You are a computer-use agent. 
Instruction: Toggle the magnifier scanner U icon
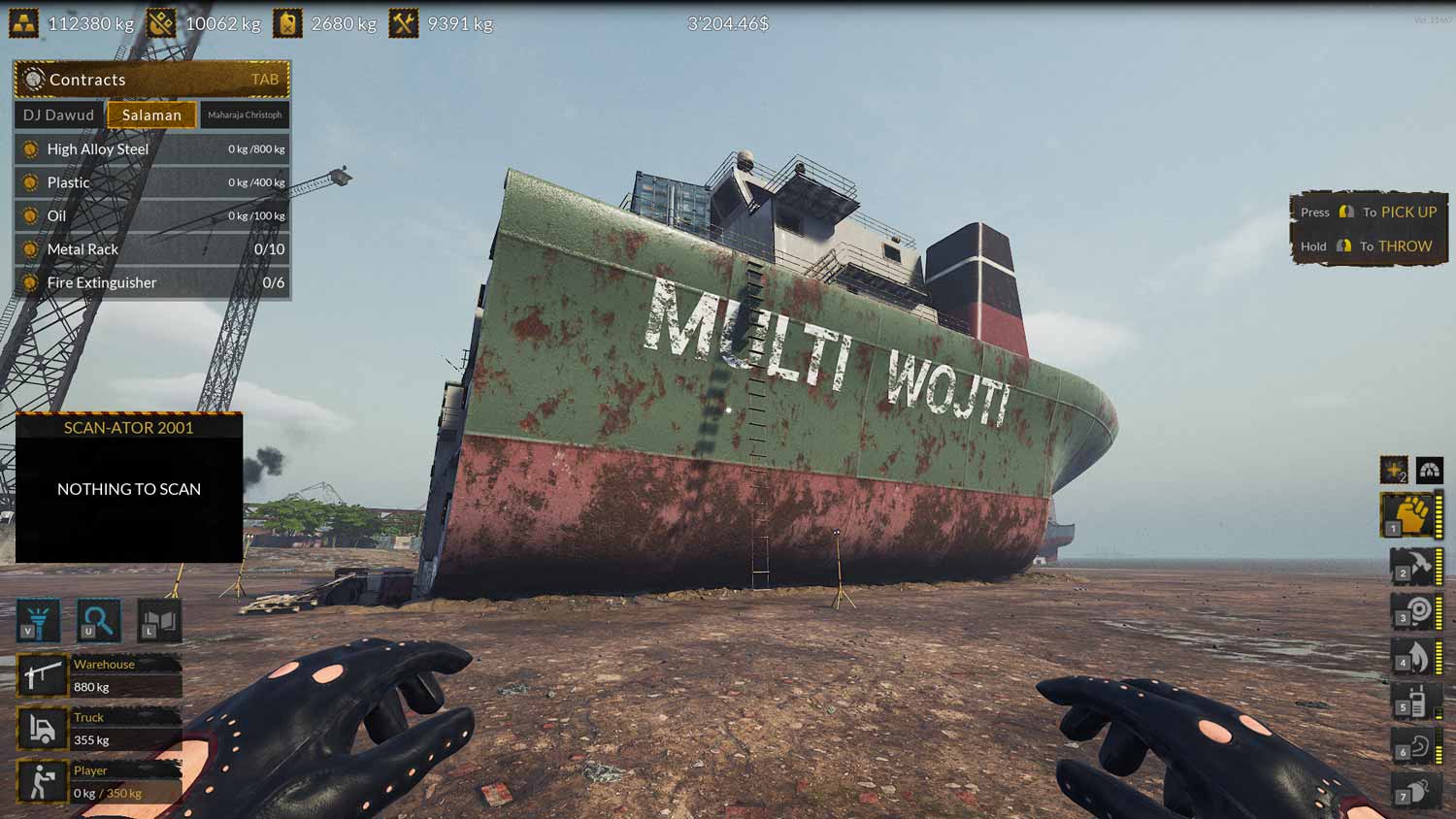tap(99, 620)
